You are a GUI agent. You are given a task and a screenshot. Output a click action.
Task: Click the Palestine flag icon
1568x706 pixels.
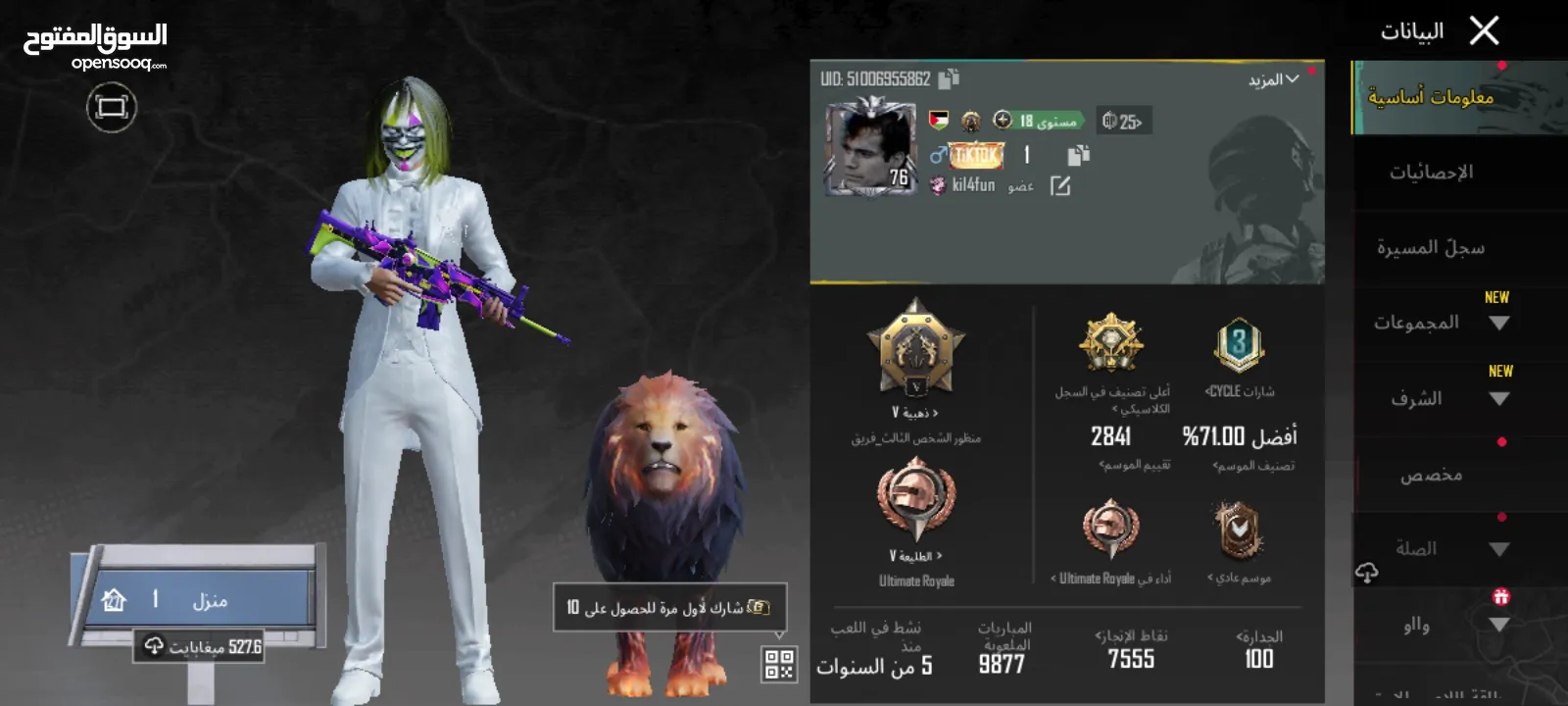point(939,120)
